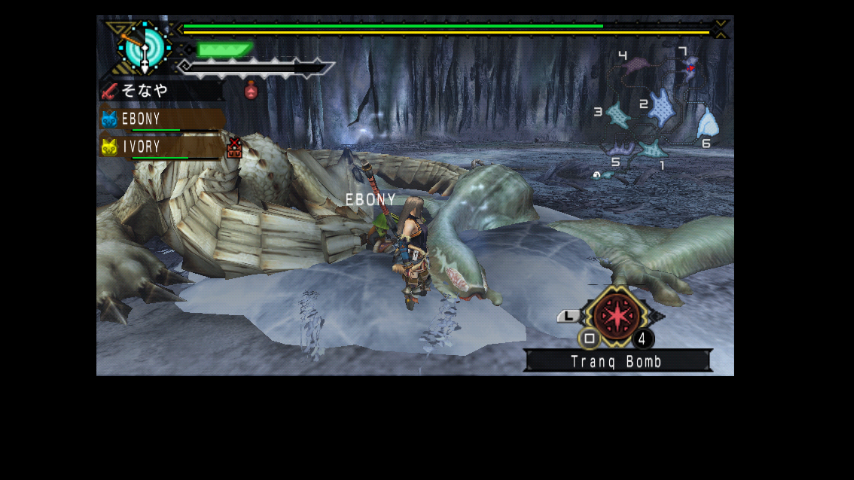Screen dimensions: 854x480
Task: Select the IVORY companion panel
Action: 162,147
